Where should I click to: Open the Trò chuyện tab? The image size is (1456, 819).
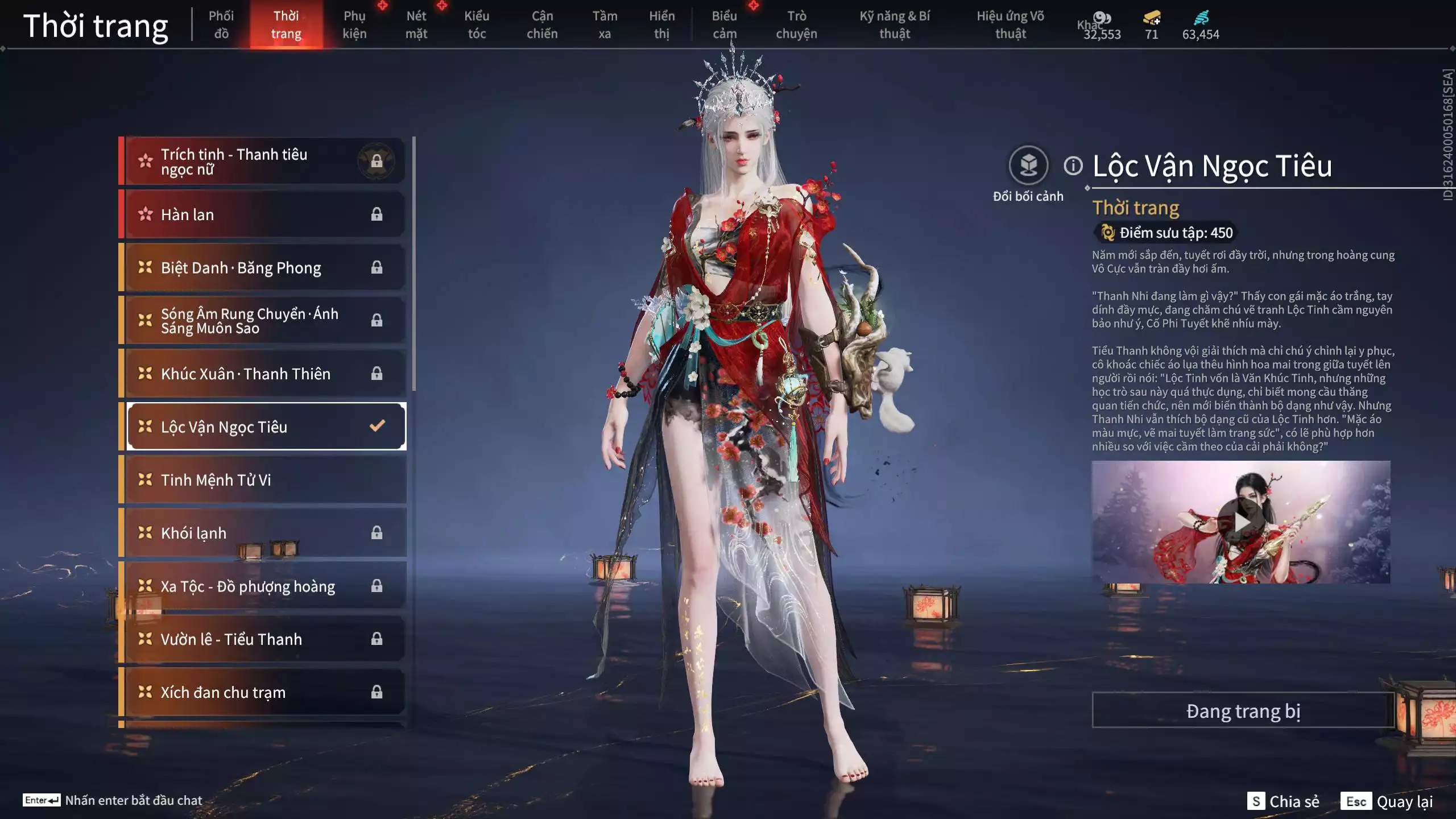tap(796, 25)
